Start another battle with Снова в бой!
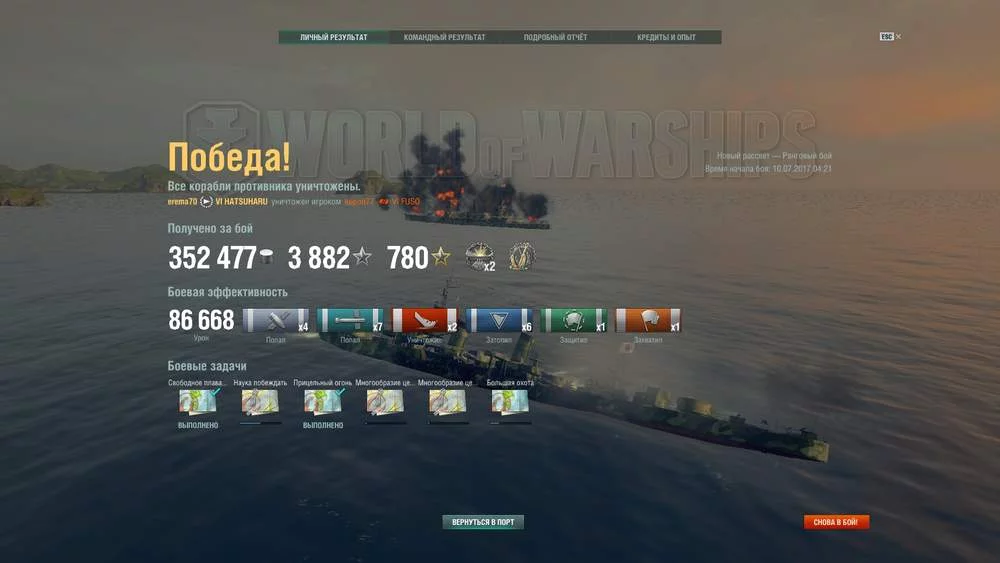This screenshot has height=563, width=1000. point(836,522)
